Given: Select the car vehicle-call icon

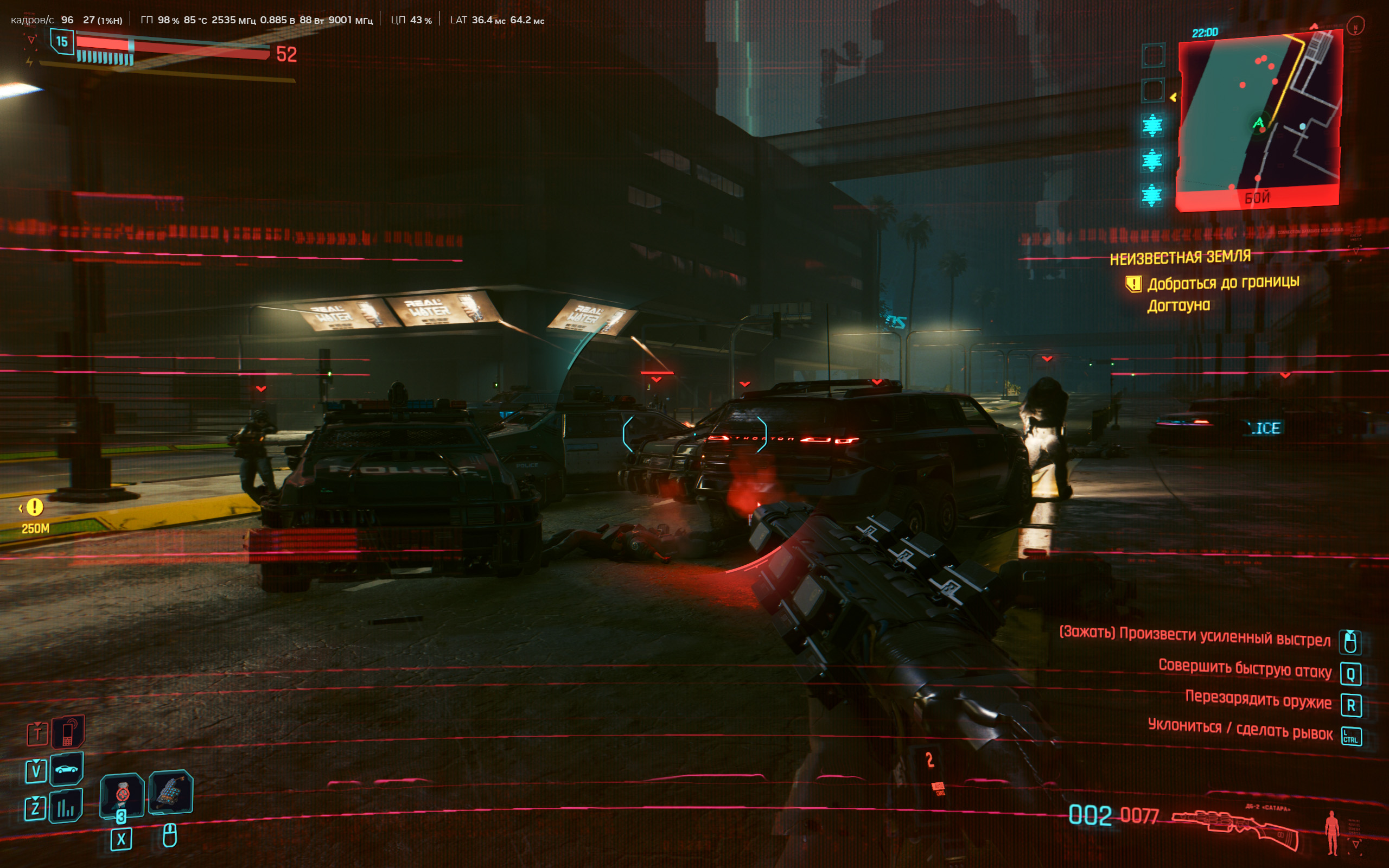Looking at the screenshot, I should point(67,769).
